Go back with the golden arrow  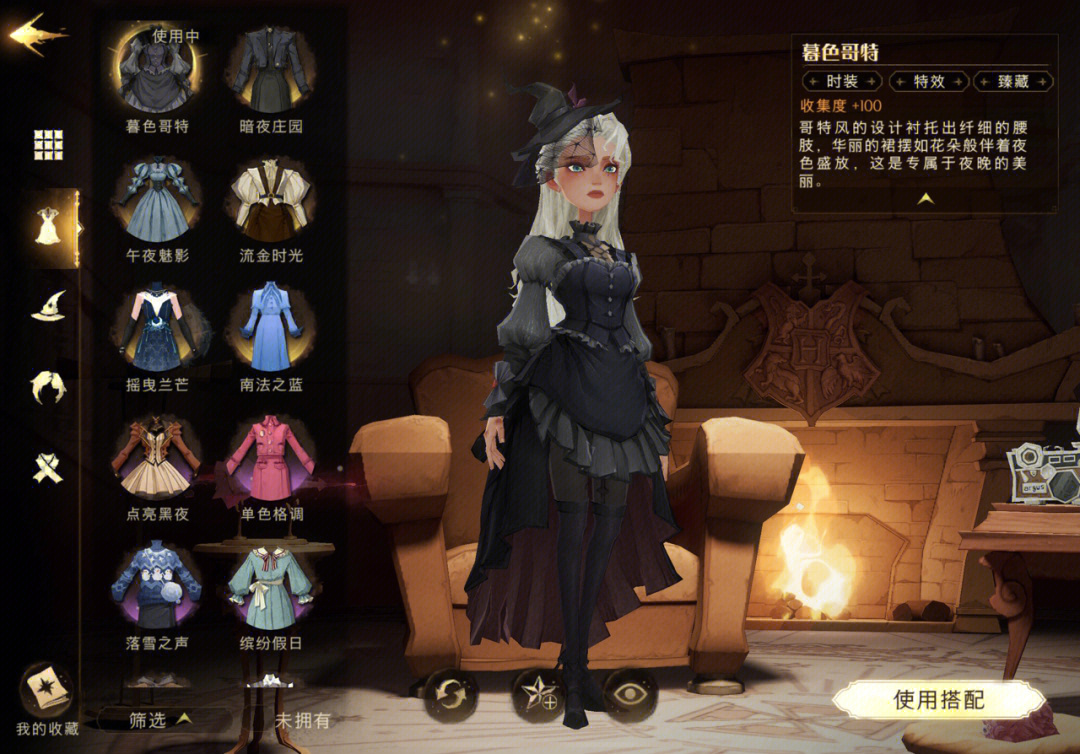(x=37, y=36)
